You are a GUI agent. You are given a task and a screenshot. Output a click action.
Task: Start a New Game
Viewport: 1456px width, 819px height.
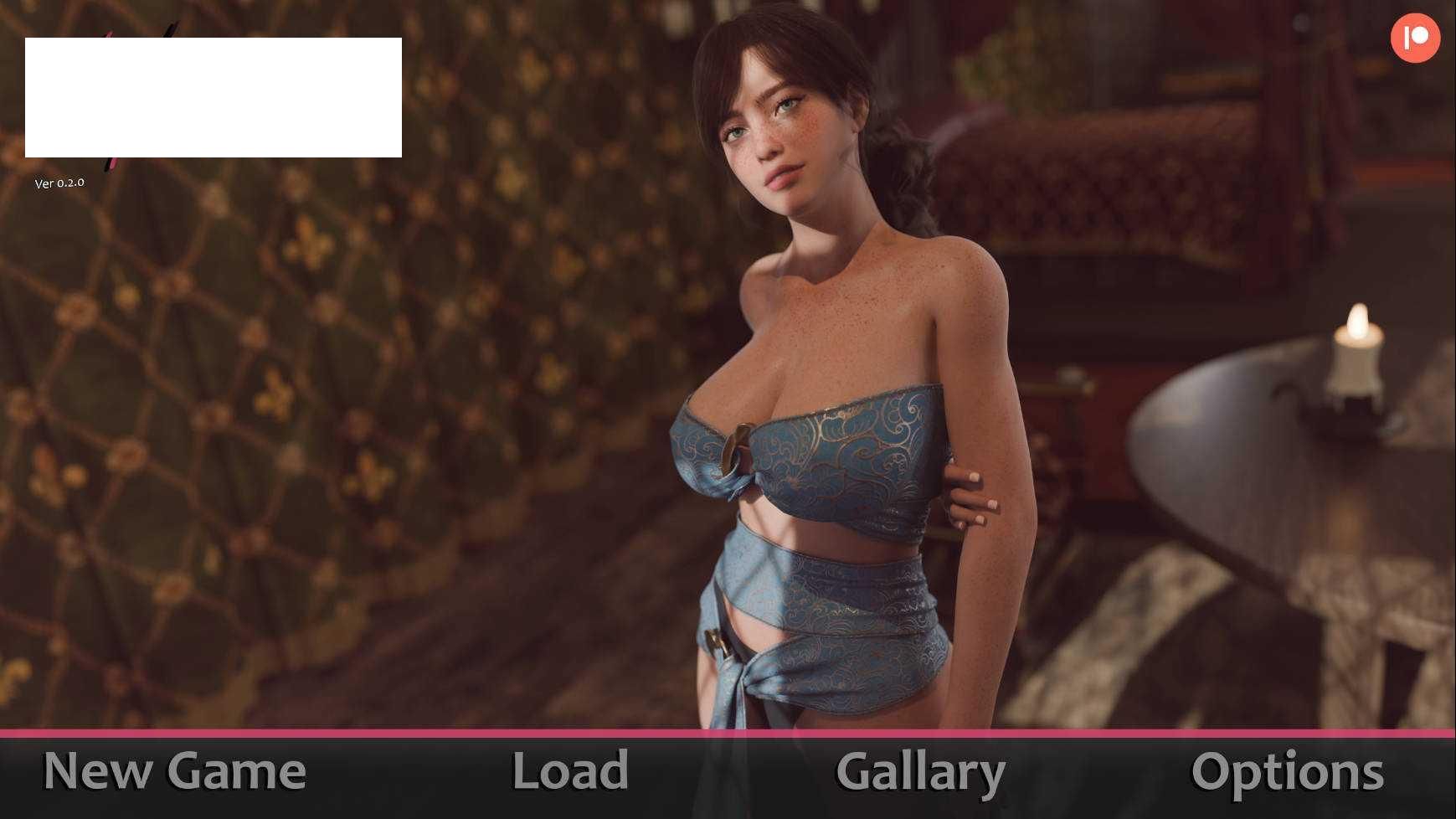(x=174, y=771)
